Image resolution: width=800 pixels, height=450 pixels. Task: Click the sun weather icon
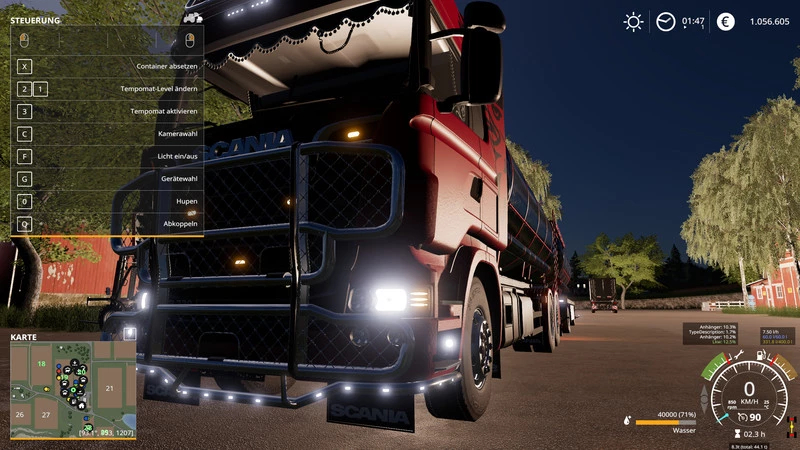tap(633, 21)
